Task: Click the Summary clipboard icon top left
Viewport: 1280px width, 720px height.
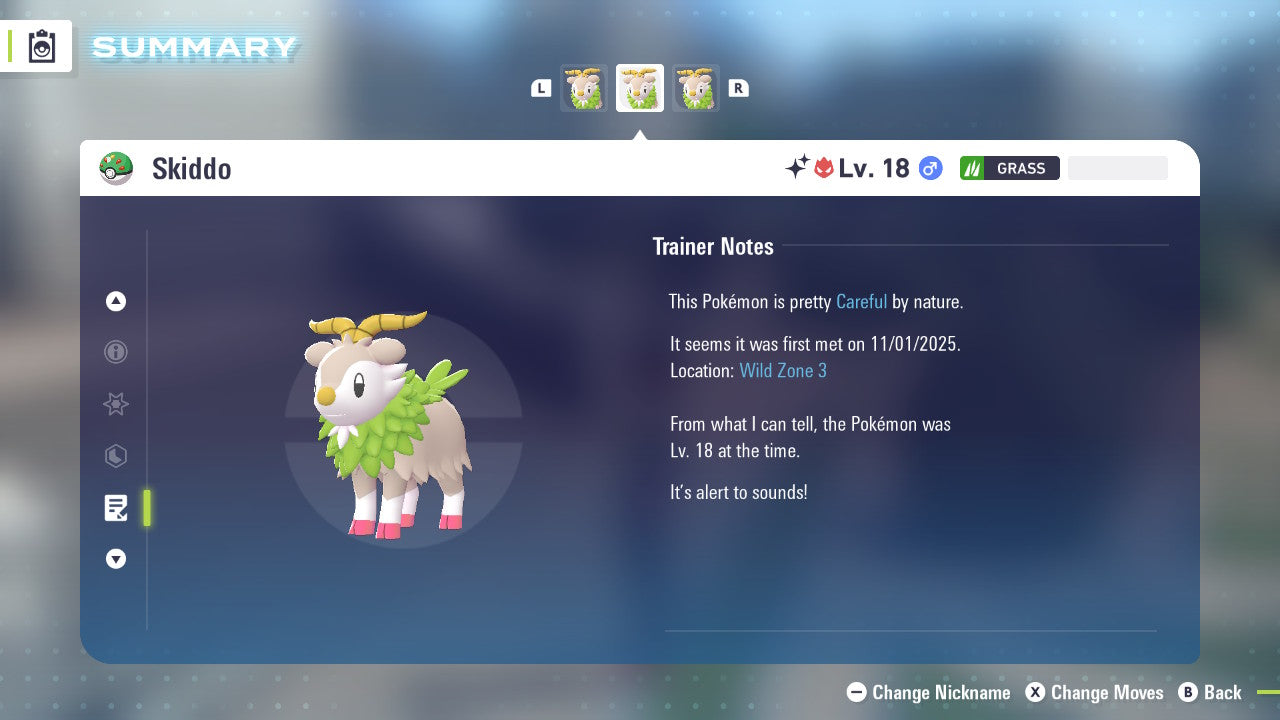Action: click(x=42, y=46)
